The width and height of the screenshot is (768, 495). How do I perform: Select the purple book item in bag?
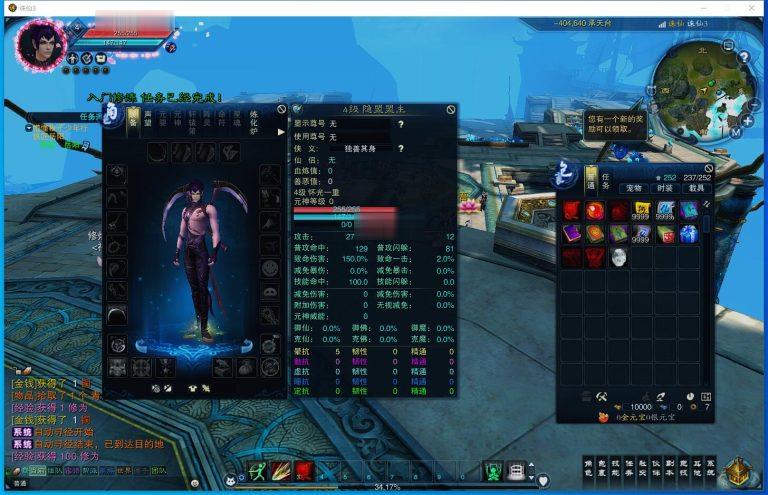click(x=572, y=233)
